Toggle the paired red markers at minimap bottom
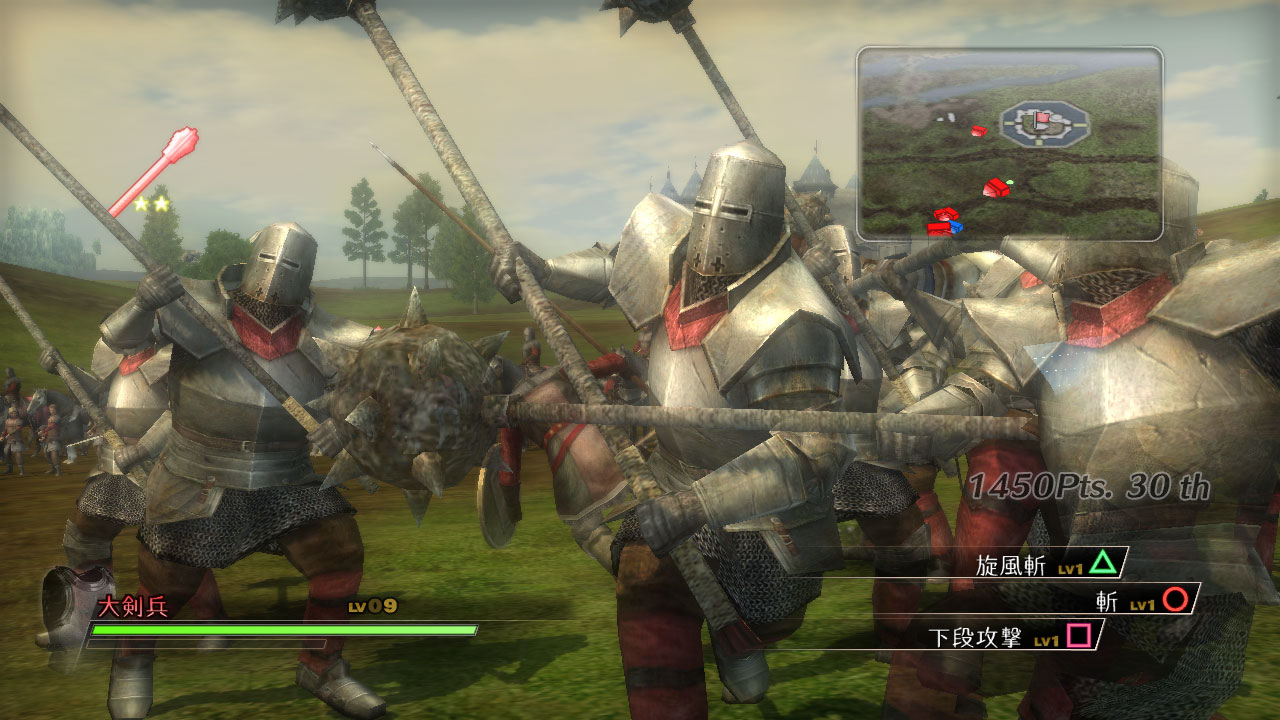 (942, 221)
